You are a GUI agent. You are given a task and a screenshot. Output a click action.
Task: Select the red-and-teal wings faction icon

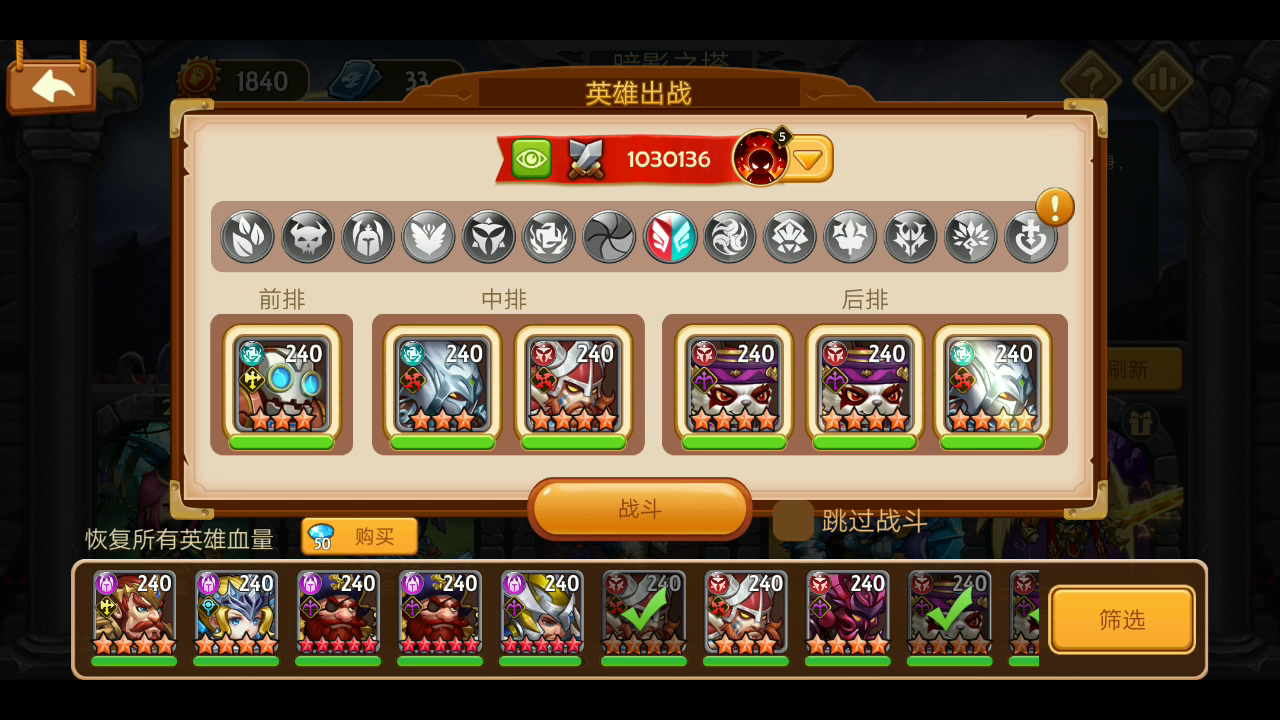pos(669,237)
